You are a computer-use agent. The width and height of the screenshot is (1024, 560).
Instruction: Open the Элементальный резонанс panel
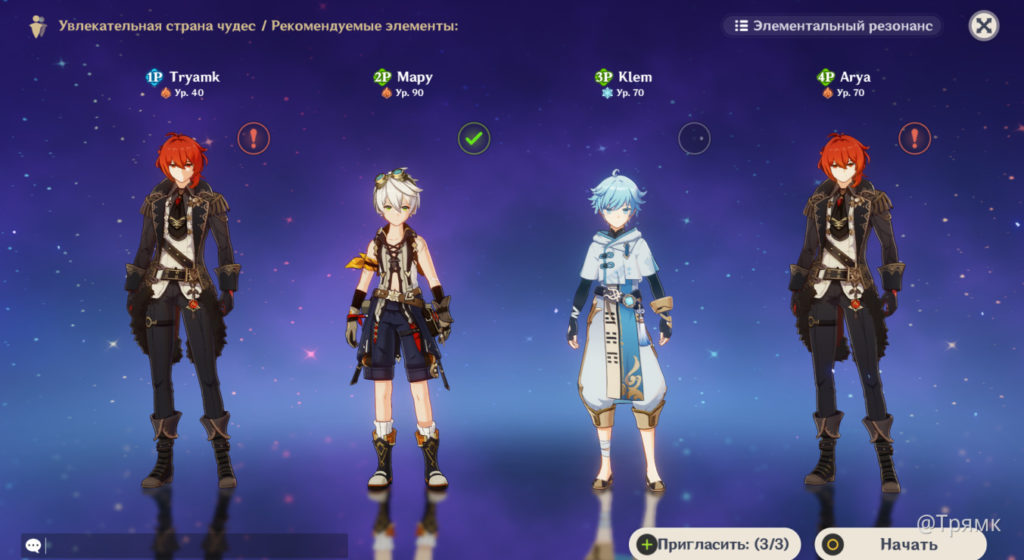(833, 26)
